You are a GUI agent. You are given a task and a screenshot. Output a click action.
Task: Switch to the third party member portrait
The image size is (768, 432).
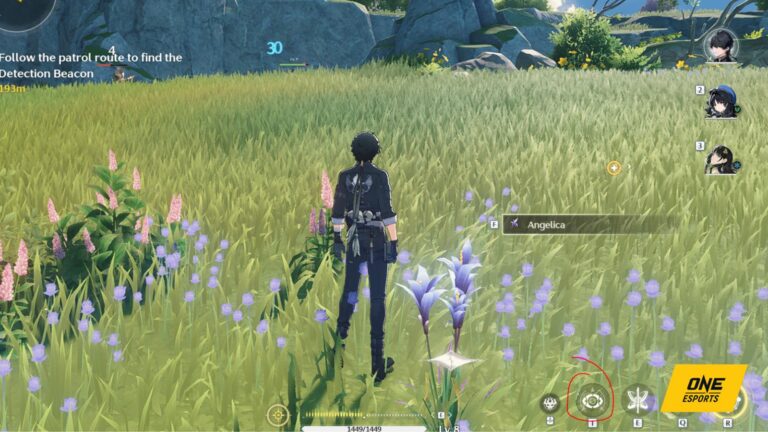pyautogui.click(x=720, y=158)
